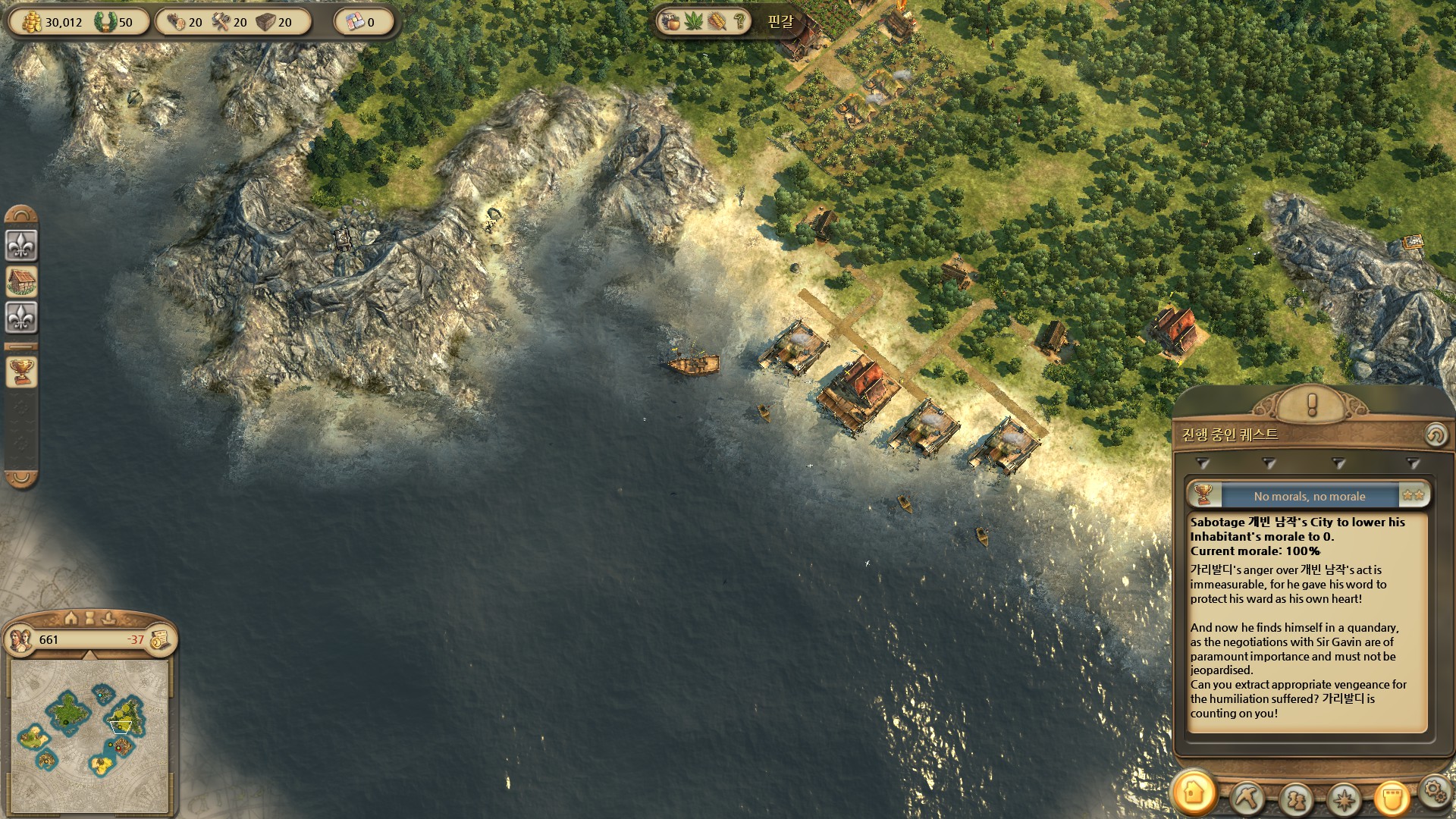Screen dimensions: 1456x819
Task: Select the house tab above the minimap
Action: click(71, 617)
